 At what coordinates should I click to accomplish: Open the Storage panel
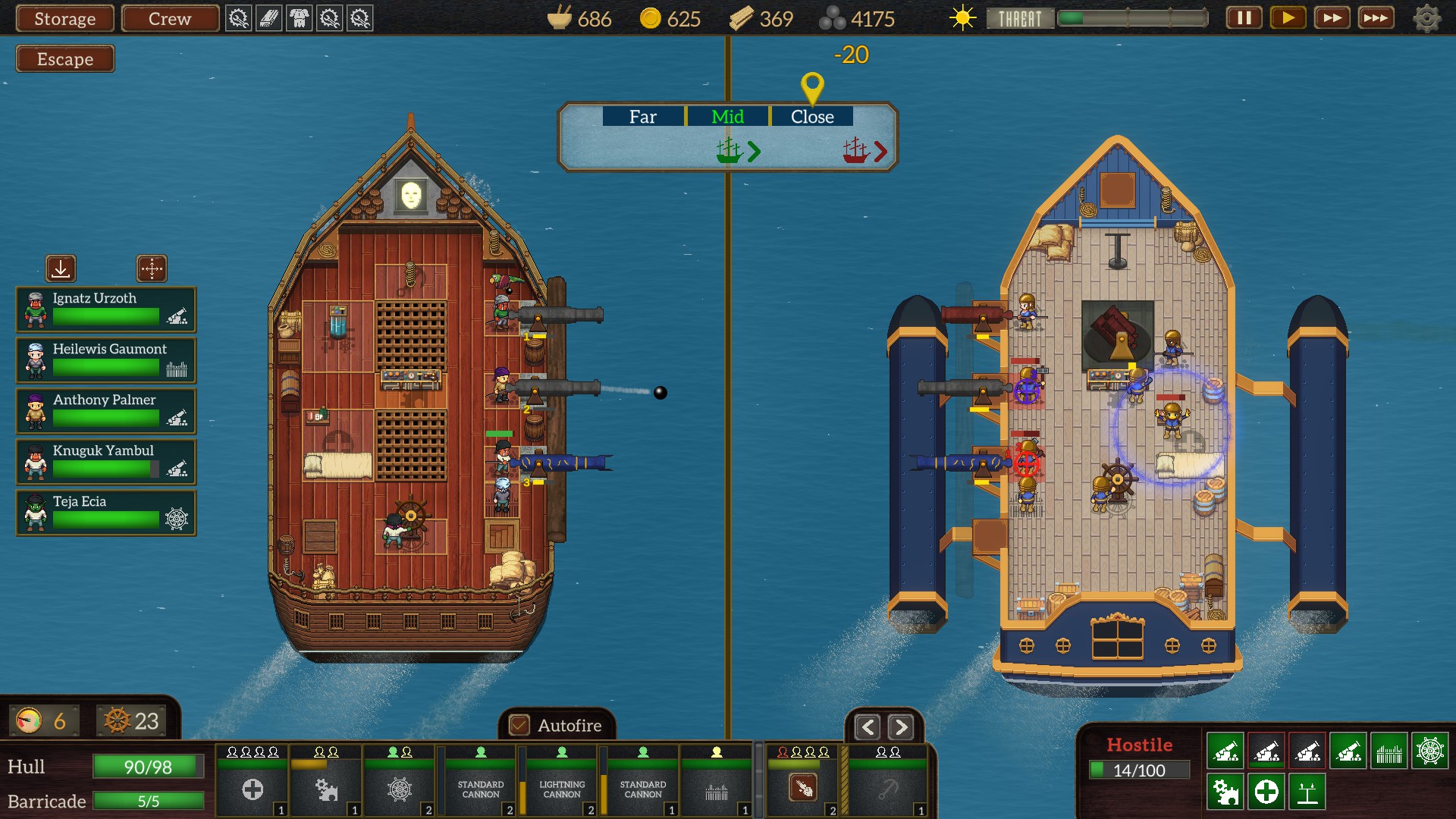(x=65, y=18)
